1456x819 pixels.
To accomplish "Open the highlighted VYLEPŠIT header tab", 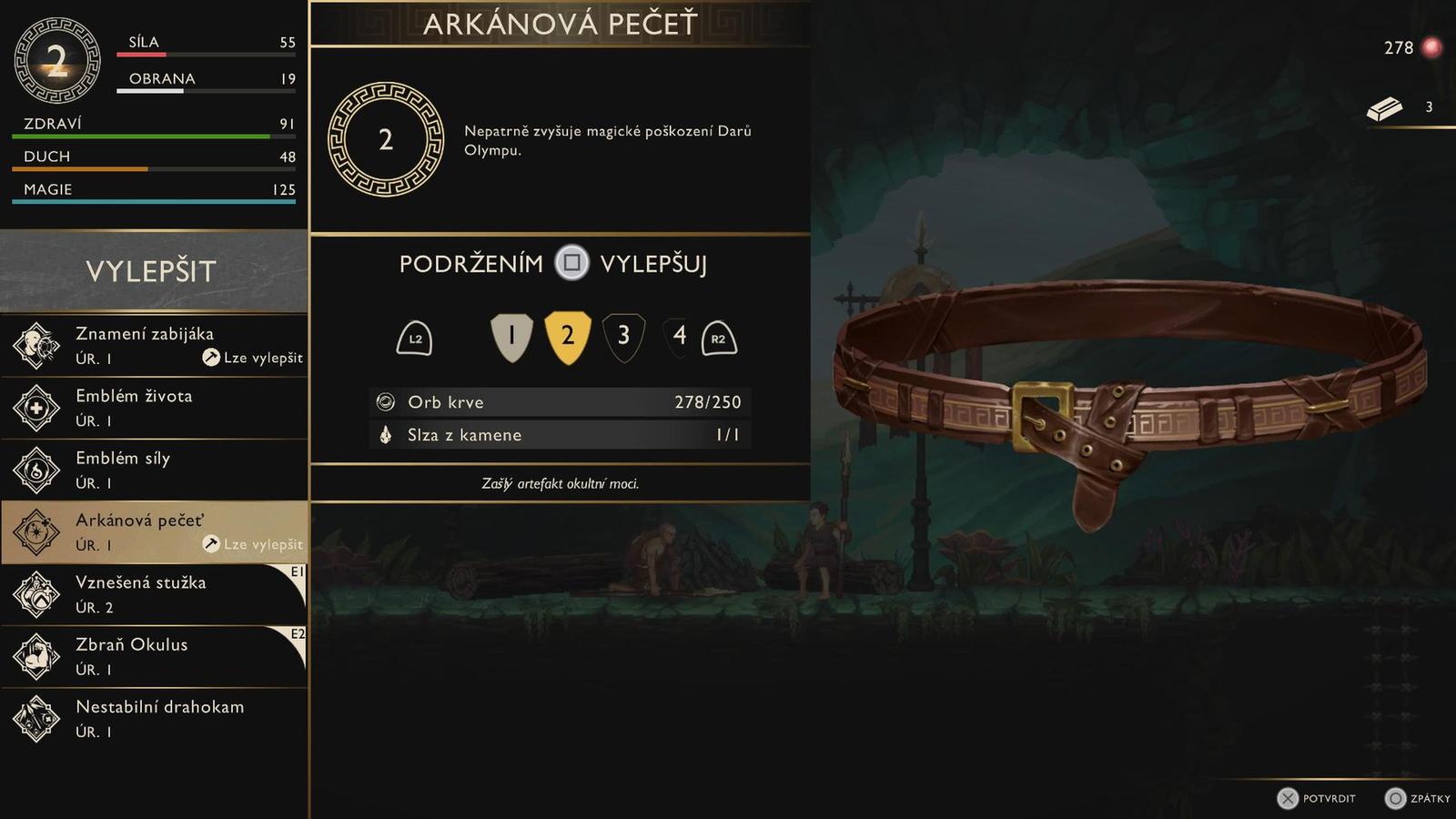I will click(152, 270).
